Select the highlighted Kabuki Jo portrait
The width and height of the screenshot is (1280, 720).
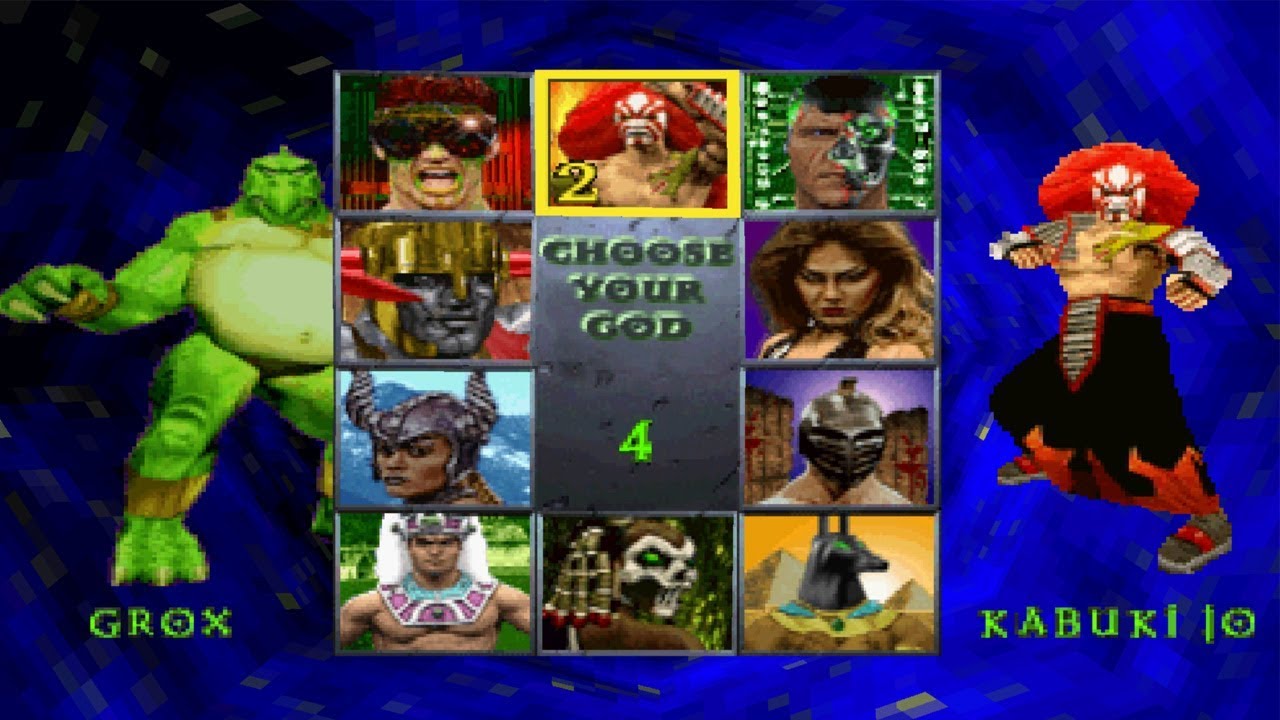point(639,140)
